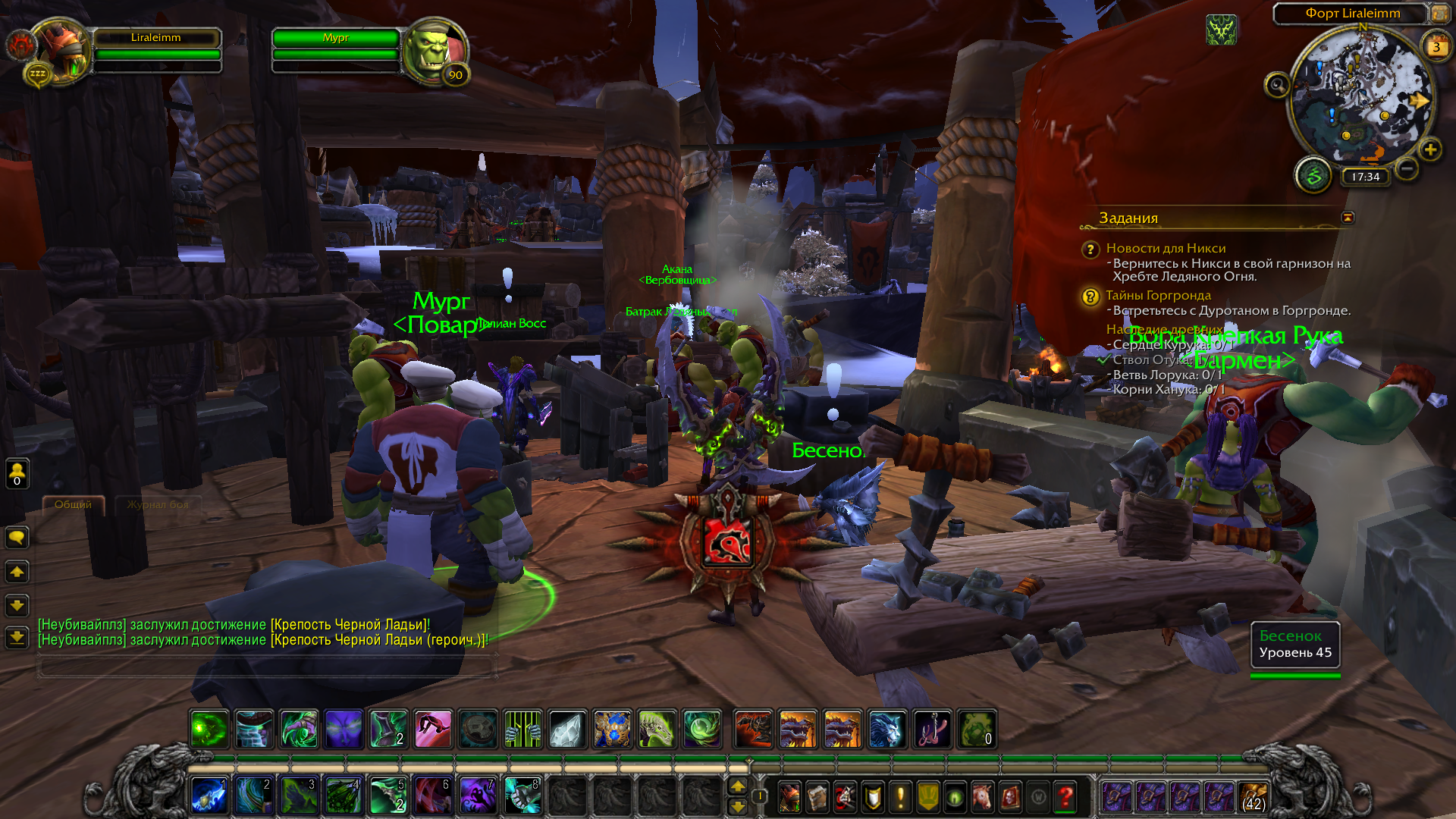Click the minimap tracking magnifier button
The image size is (1456, 819).
[1277, 85]
